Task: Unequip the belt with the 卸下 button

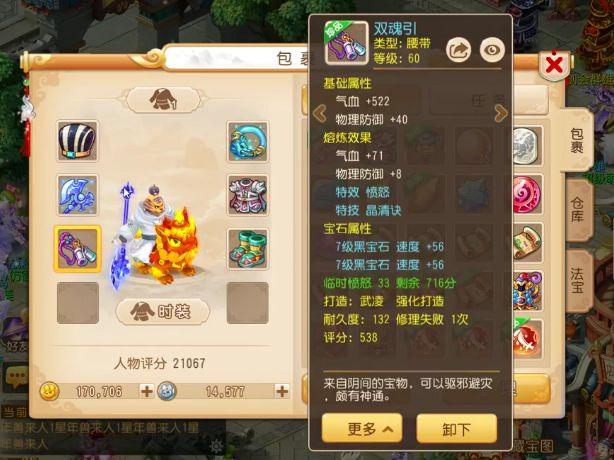Action: coord(456,429)
